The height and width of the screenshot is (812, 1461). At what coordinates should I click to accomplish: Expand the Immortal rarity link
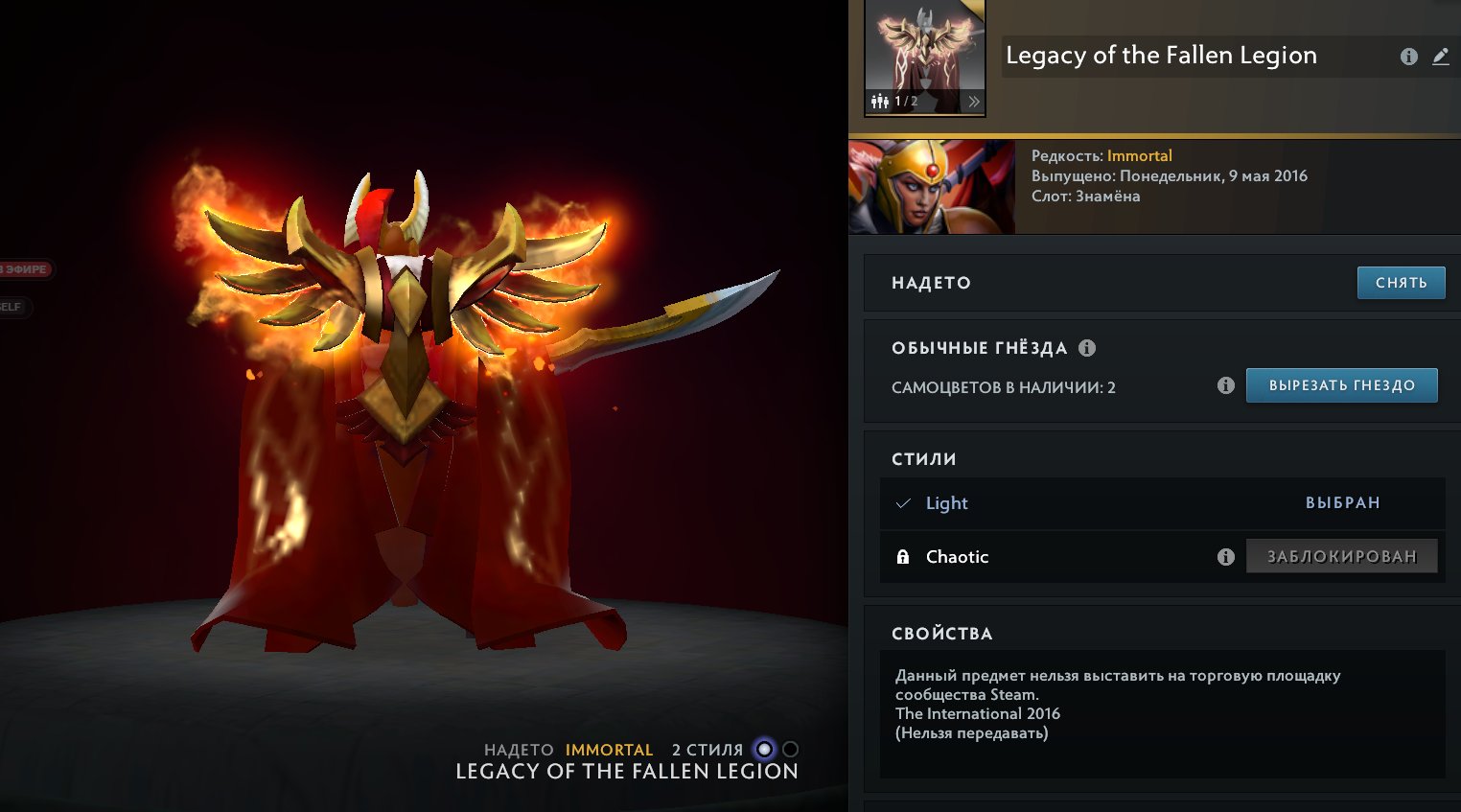tap(1141, 155)
